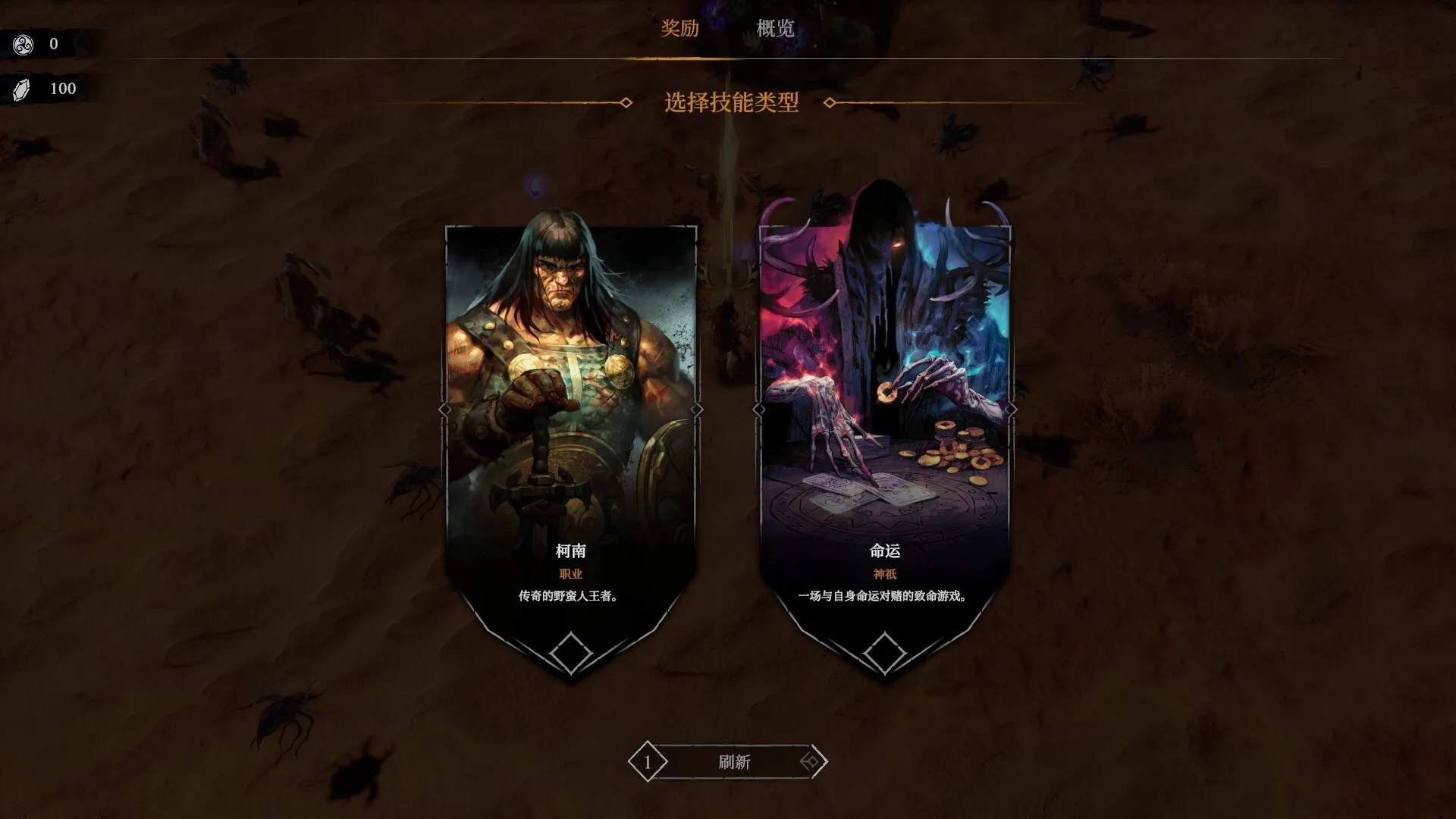Click the triskelion currency icon showing 0
The height and width of the screenshot is (819, 1456).
pos(23,43)
